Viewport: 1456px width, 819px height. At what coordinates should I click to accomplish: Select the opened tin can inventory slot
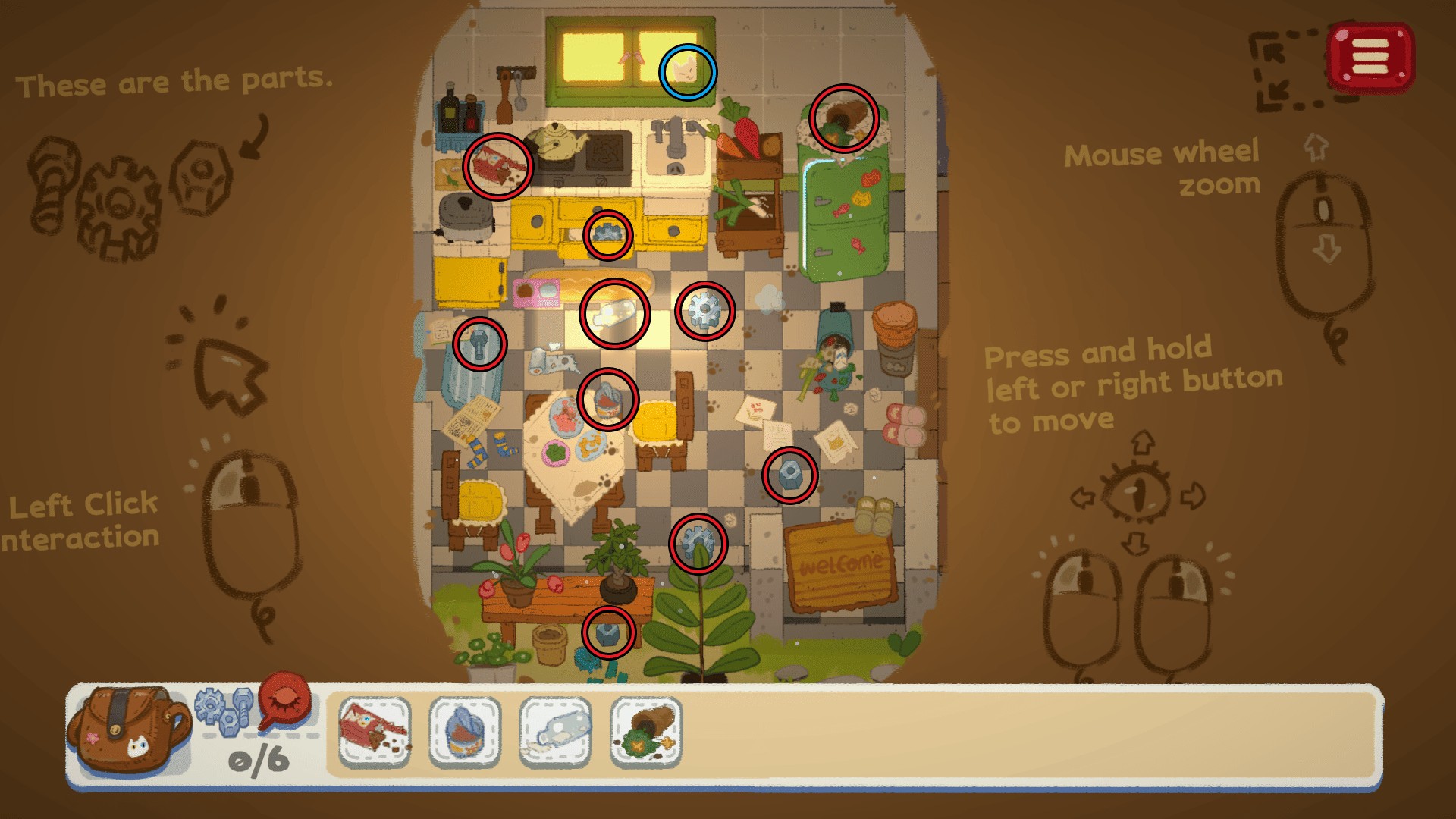pyautogui.click(x=465, y=732)
